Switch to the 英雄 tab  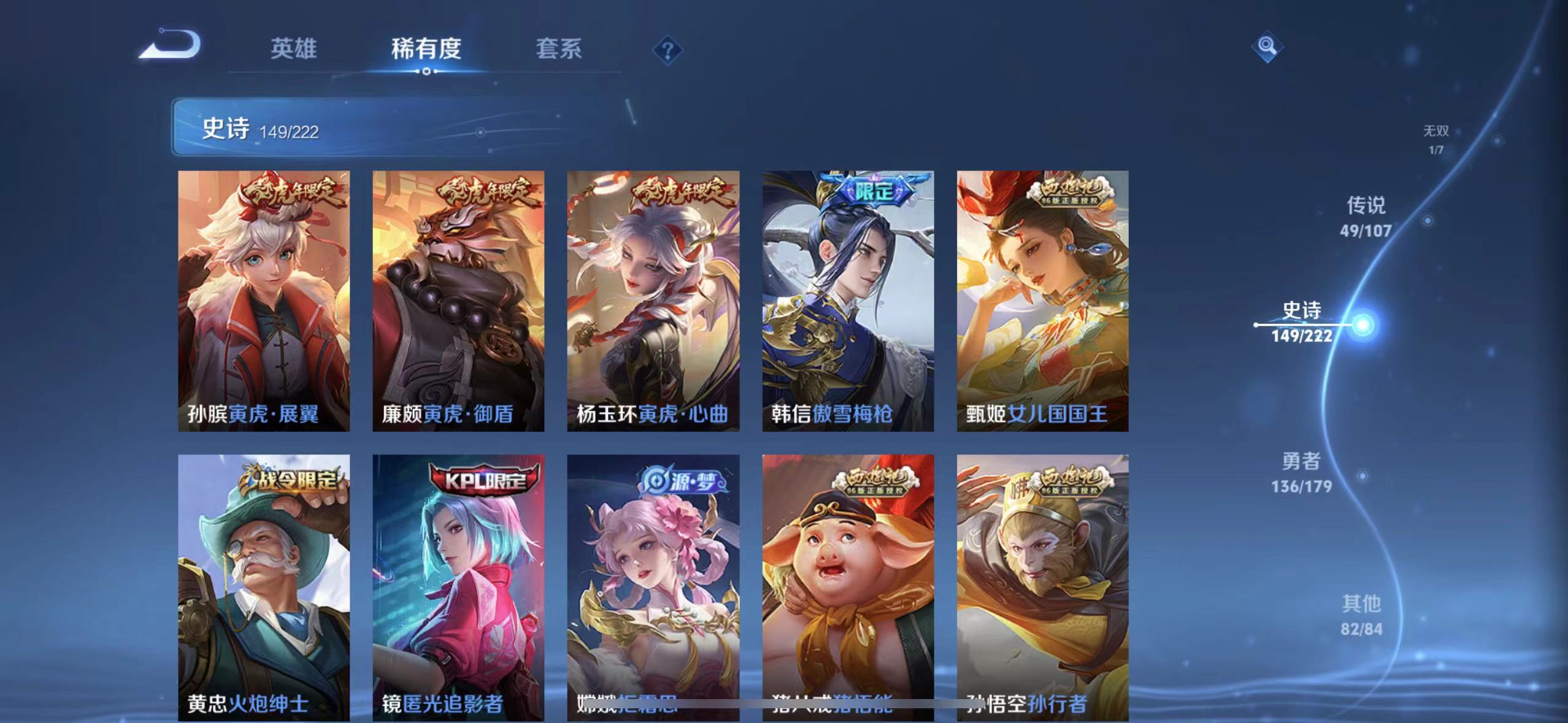(x=293, y=49)
